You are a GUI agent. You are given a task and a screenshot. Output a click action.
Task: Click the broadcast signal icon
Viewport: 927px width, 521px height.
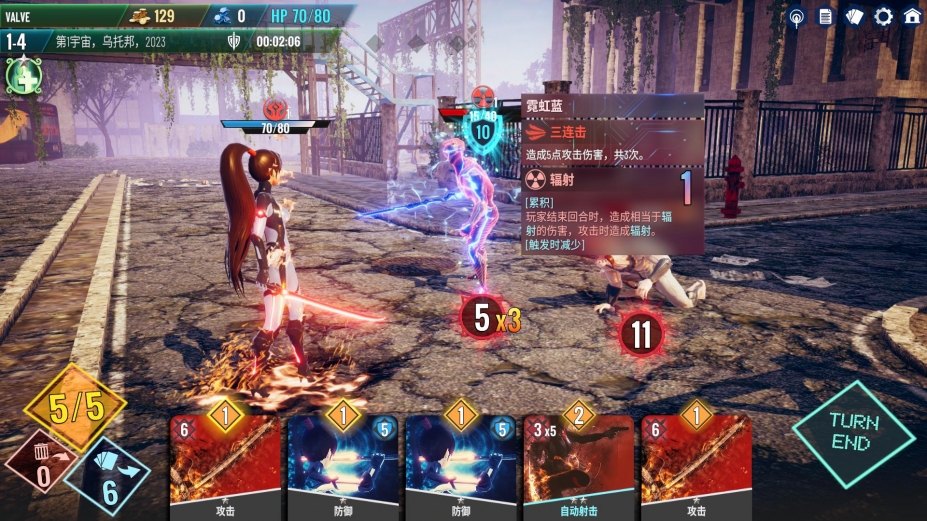[x=796, y=16]
